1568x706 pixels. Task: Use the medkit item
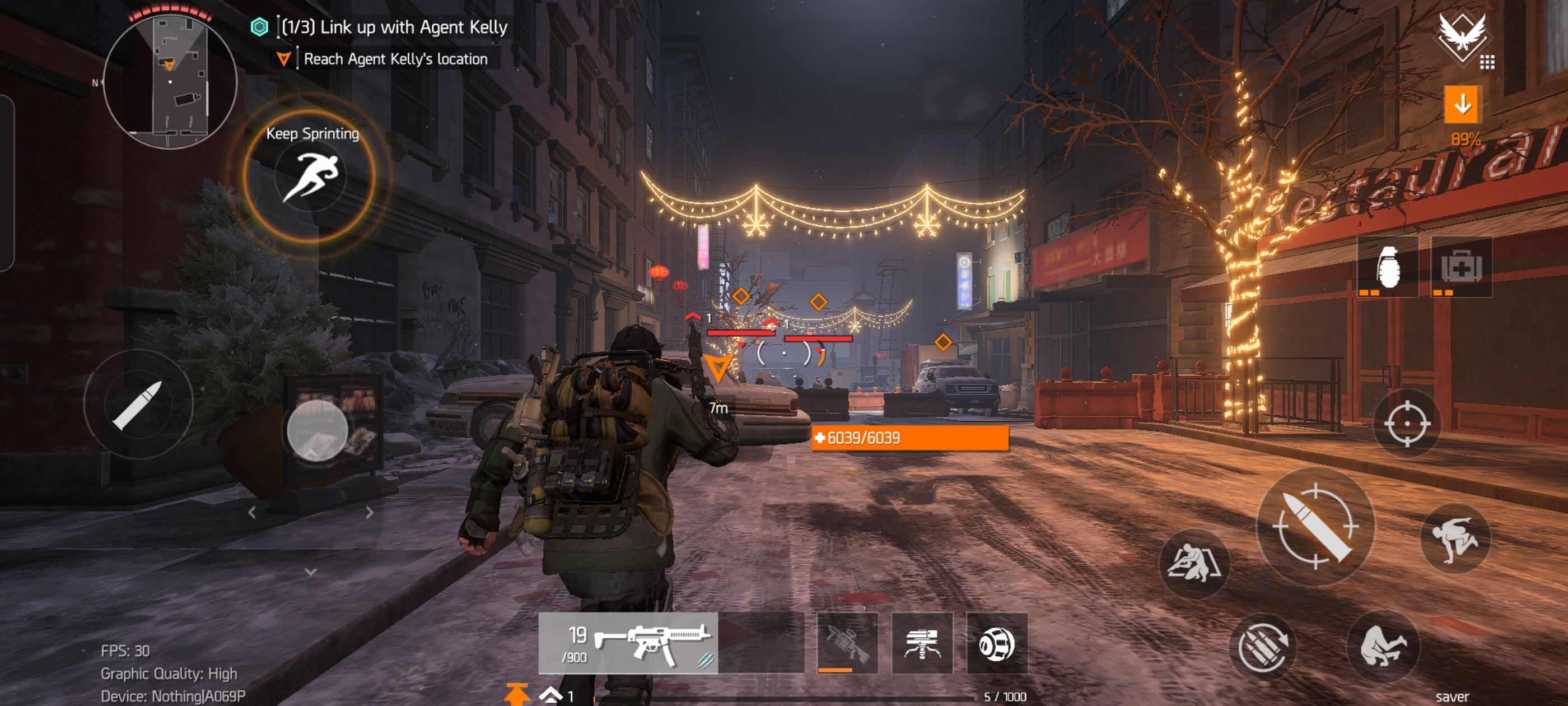pyautogui.click(x=1461, y=267)
